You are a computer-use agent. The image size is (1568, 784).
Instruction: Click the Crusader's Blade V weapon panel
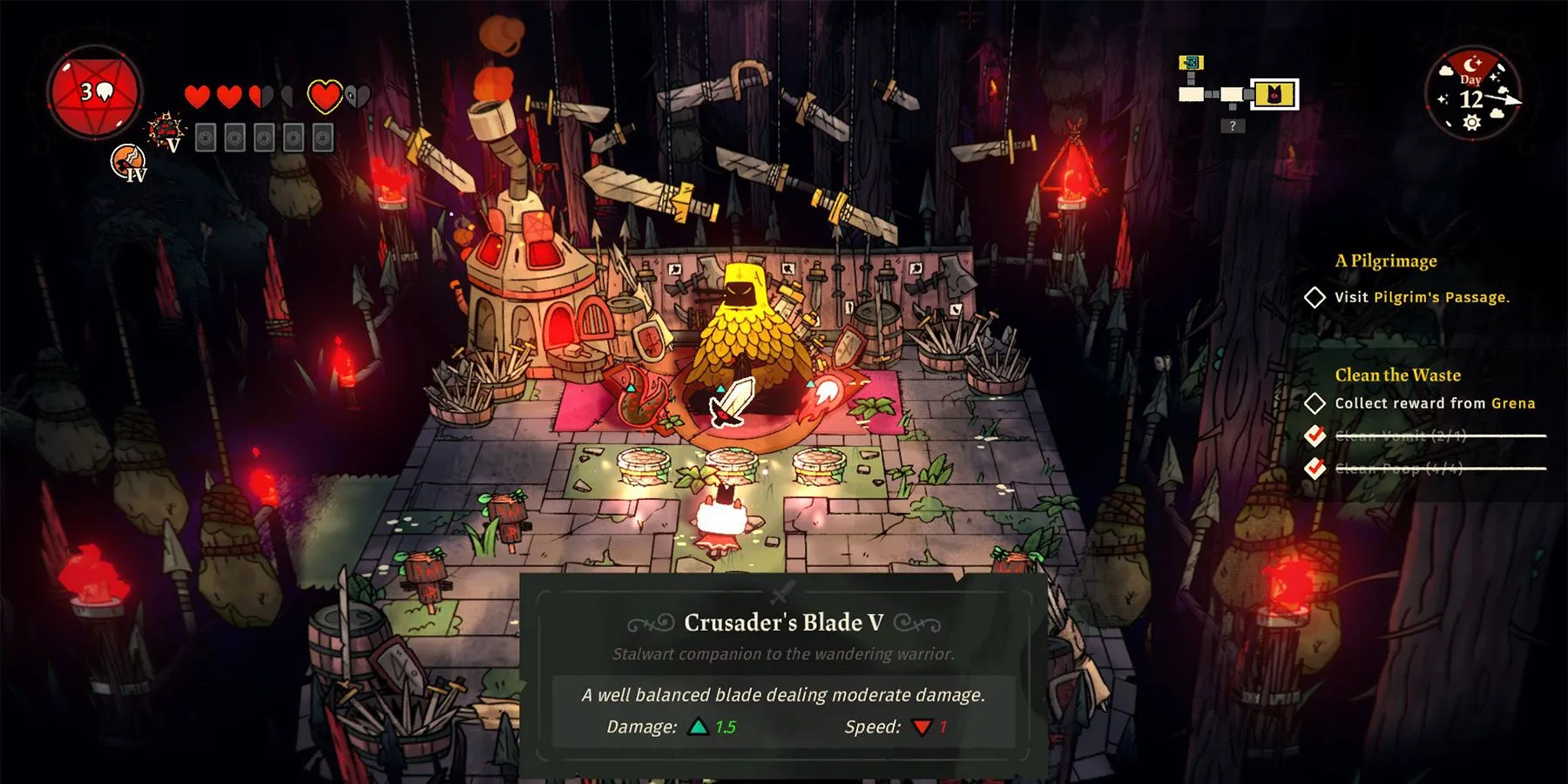click(x=783, y=675)
